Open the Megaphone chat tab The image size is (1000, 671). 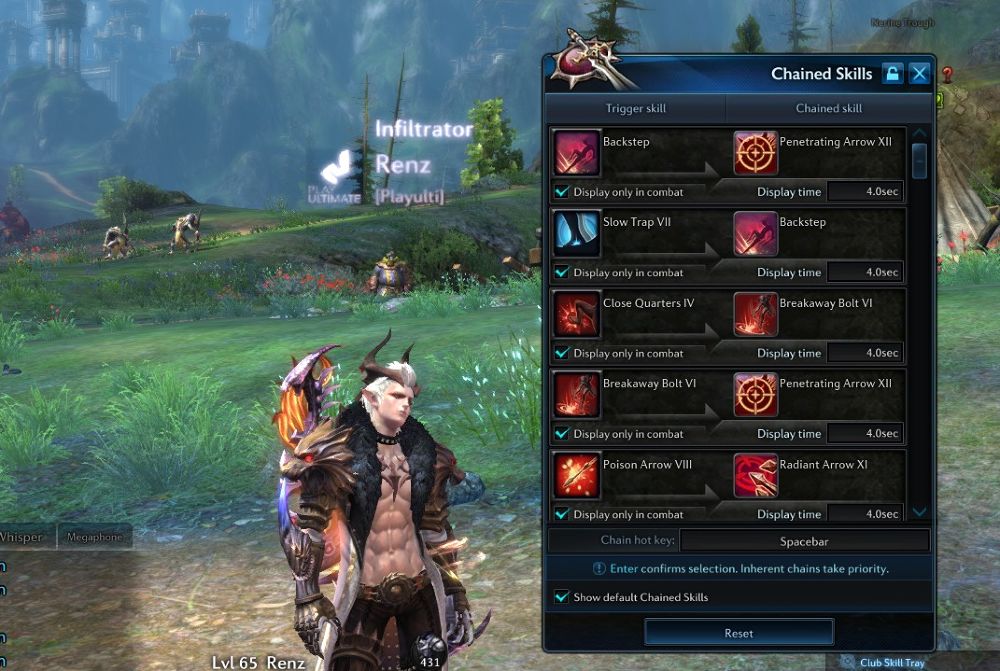pos(94,537)
